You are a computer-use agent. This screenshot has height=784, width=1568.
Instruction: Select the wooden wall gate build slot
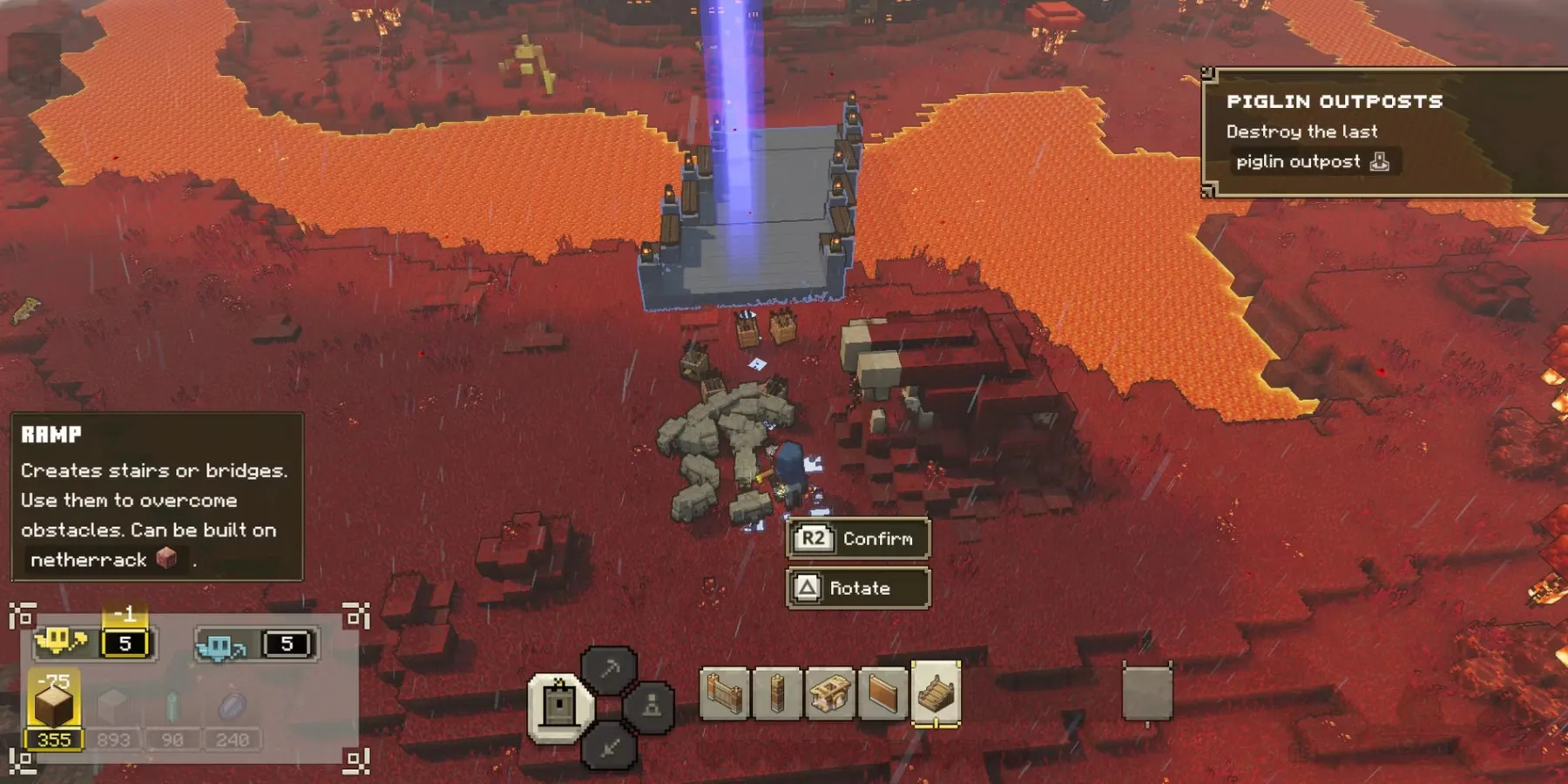point(725,694)
